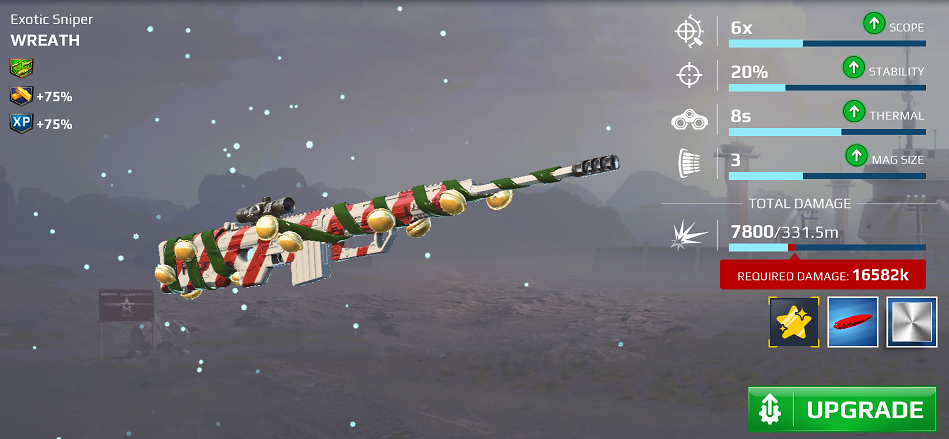949x439 pixels.
Task: Upgrade the Mag Size stat
Action: click(x=856, y=158)
